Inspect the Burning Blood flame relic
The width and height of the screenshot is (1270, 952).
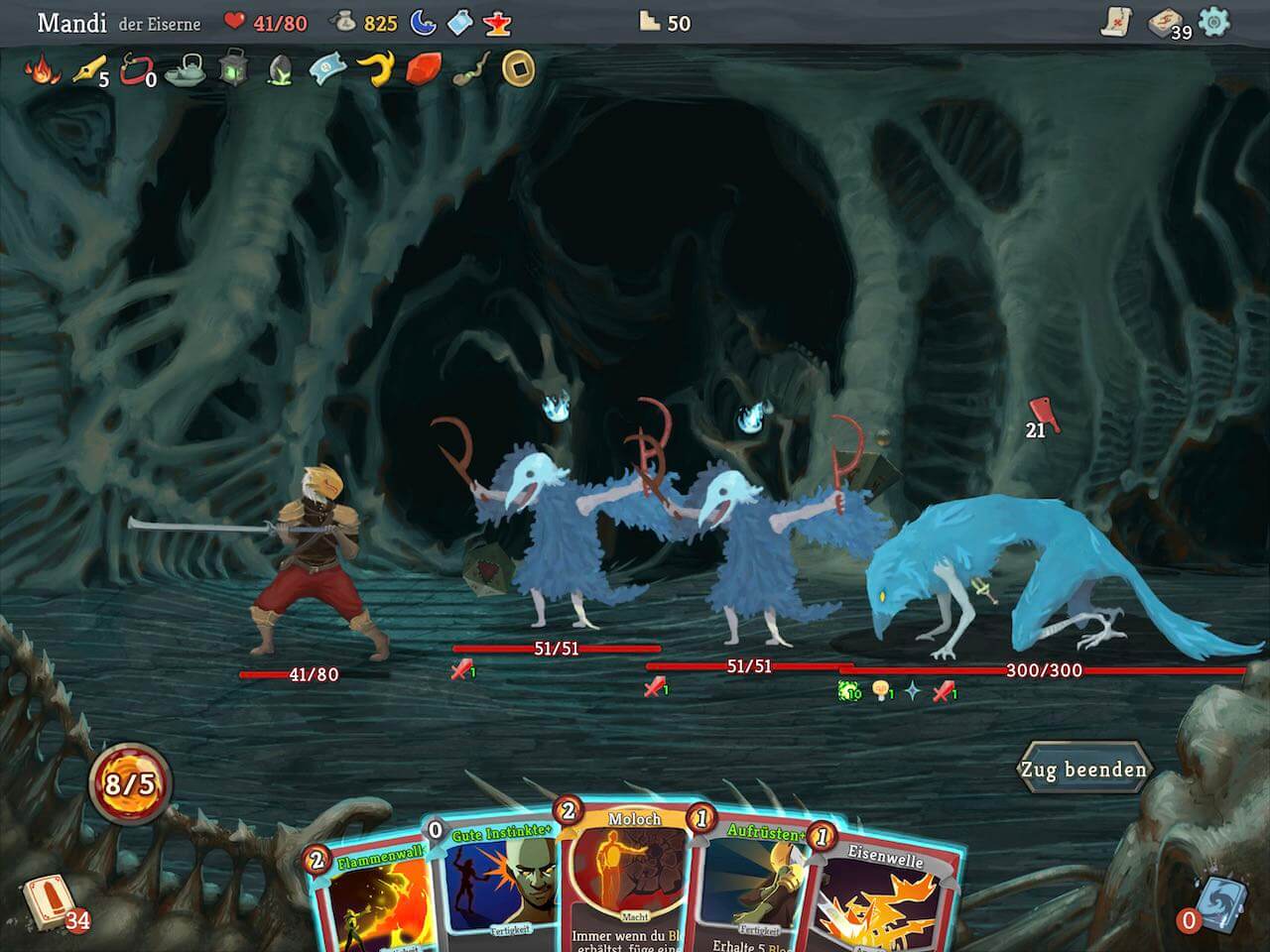(x=42, y=69)
